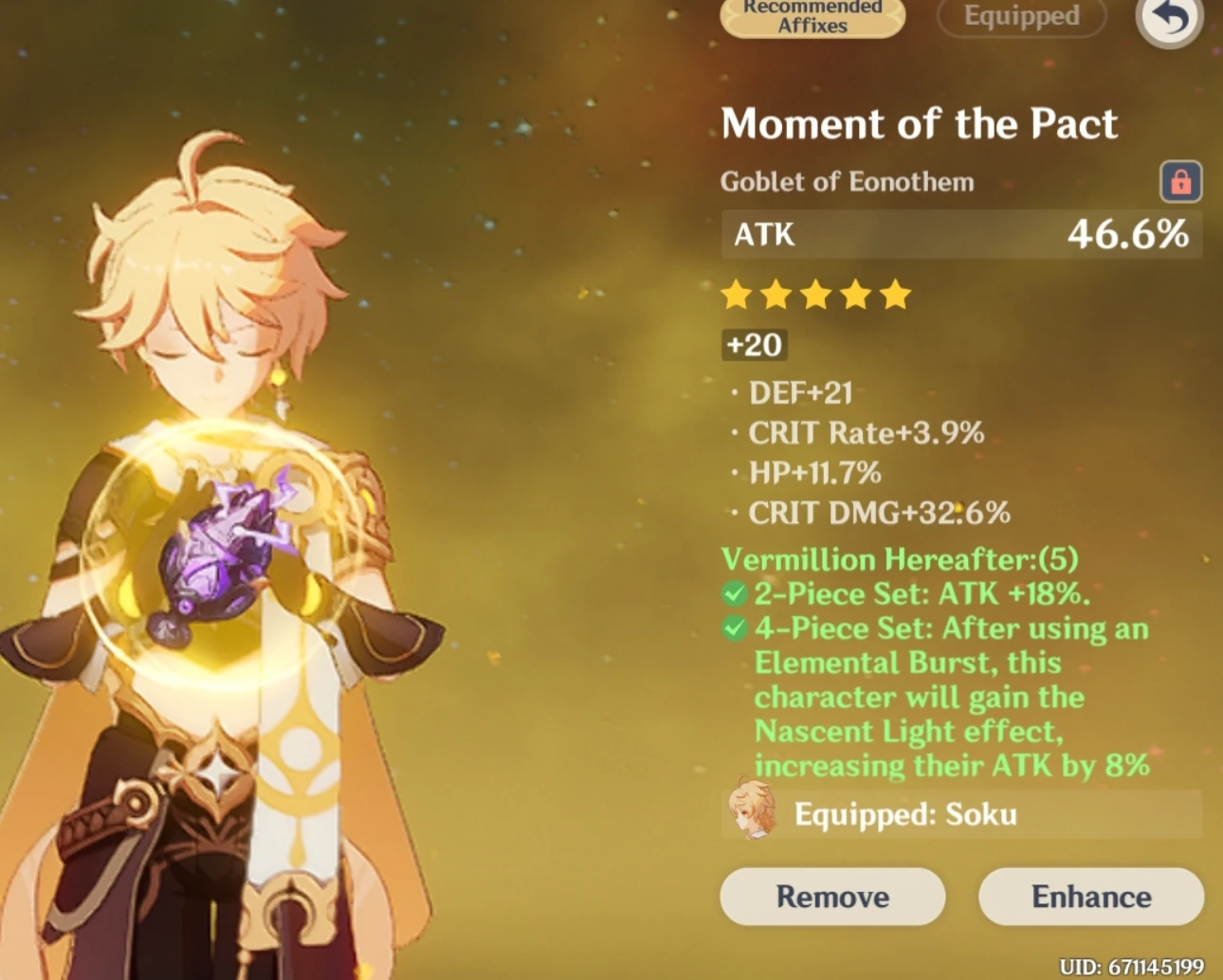The image size is (1223, 980).
Task: Expand the +20 enhancement level badge
Action: [x=753, y=345]
